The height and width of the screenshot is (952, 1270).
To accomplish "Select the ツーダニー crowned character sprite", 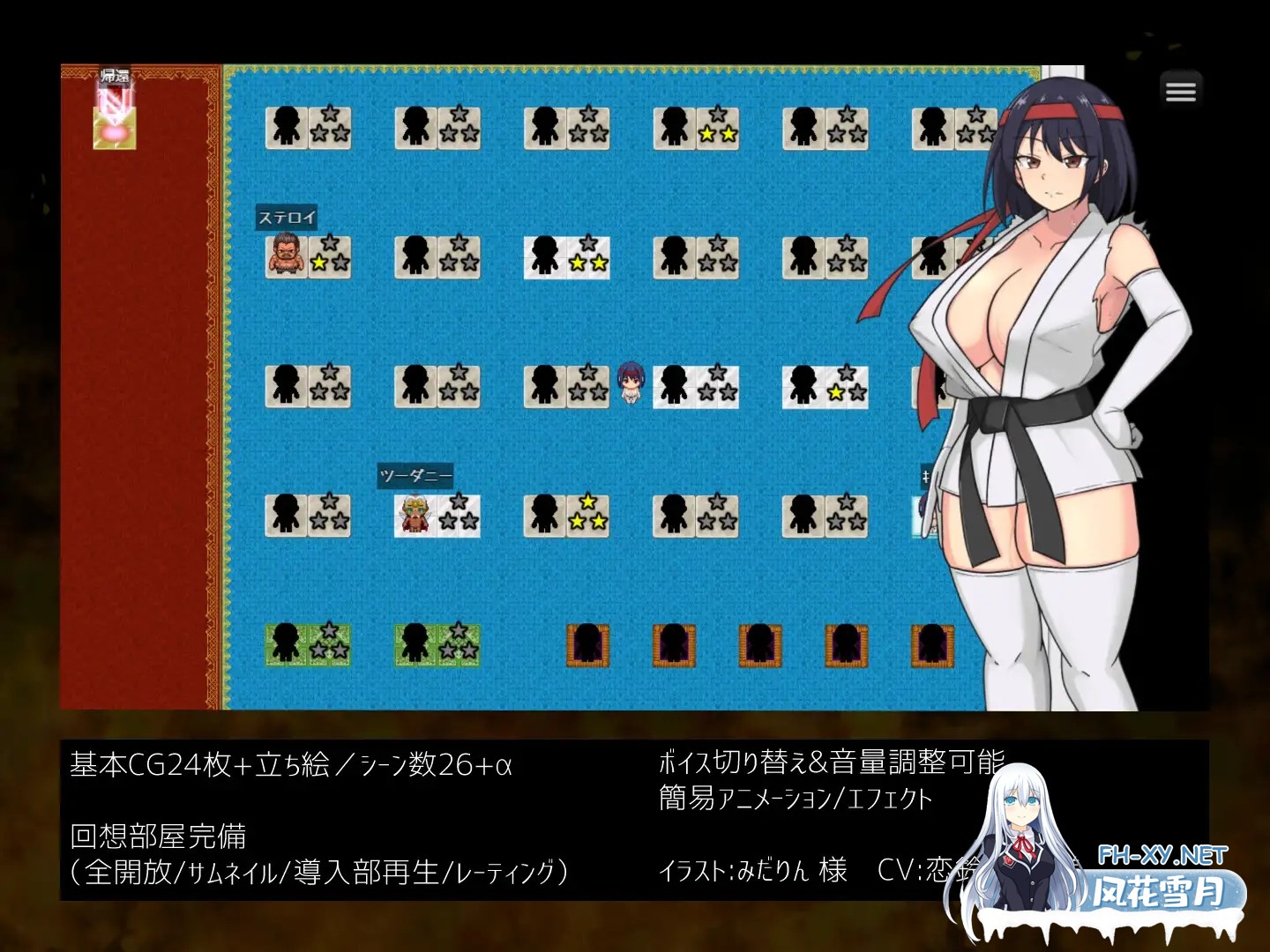I will tap(415, 517).
